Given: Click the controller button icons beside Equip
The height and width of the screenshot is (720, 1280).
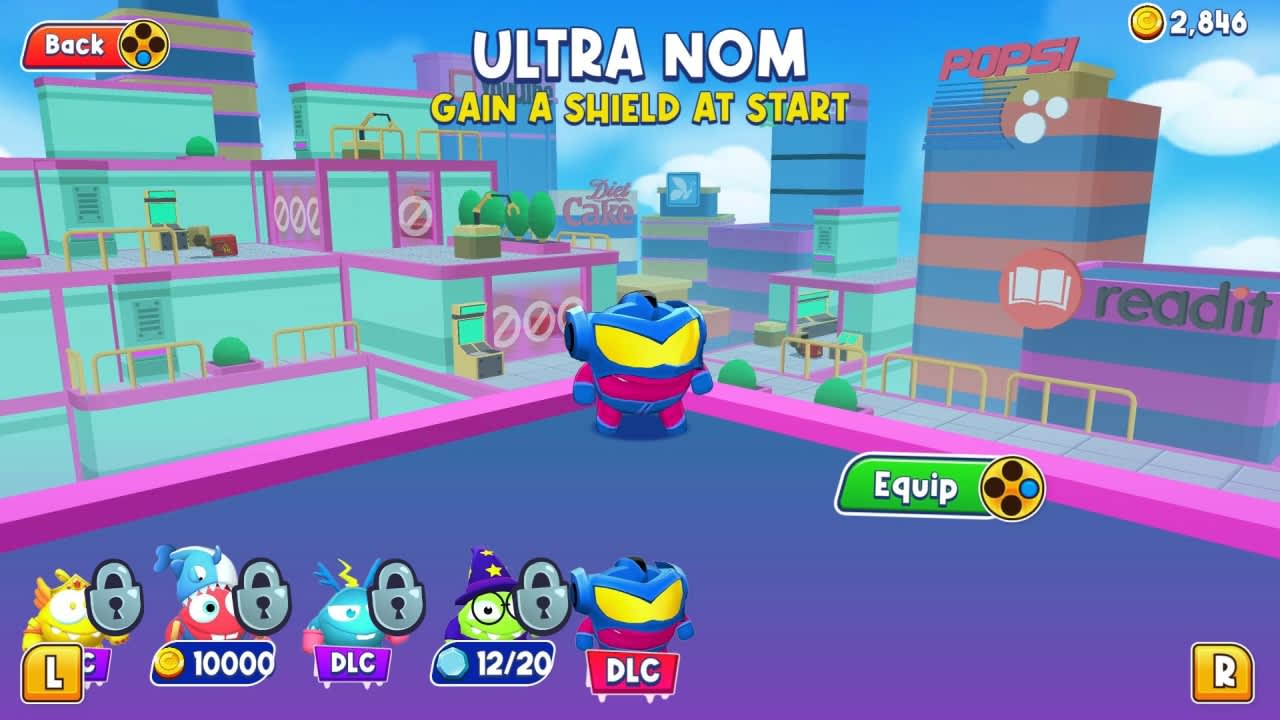Looking at the screenshot, I should pyautogui.click(x=1013, y=489).
